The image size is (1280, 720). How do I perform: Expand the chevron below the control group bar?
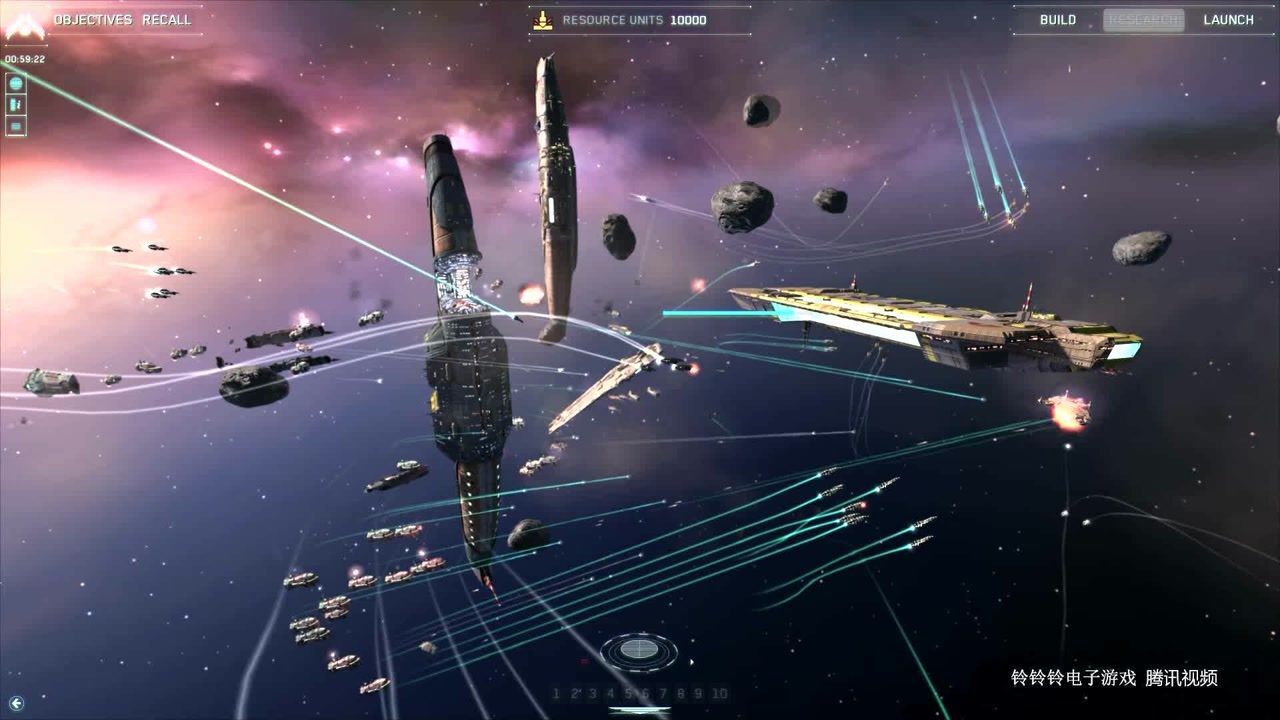638,713
